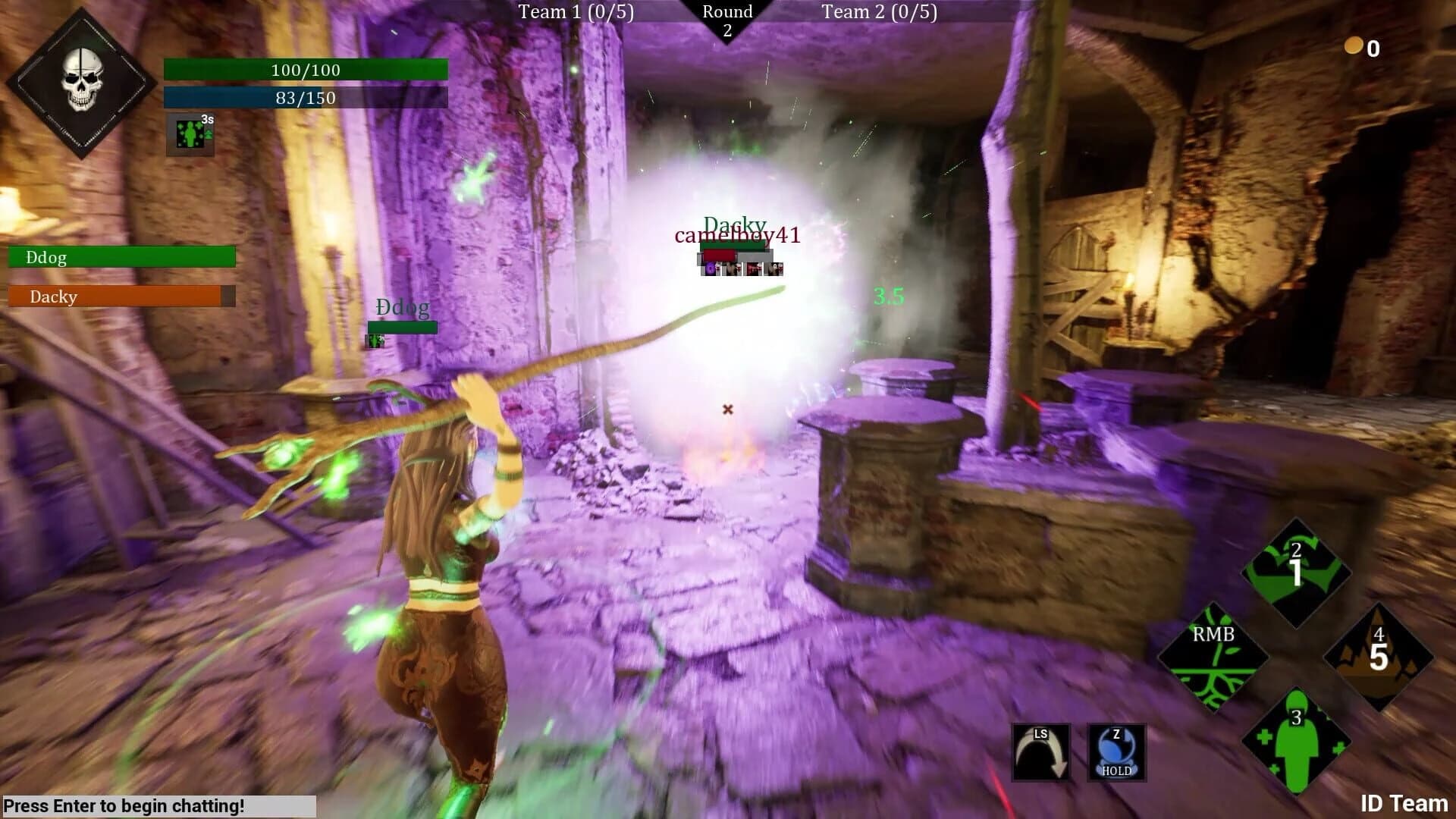The height and width of the screenshot is (819, 1456).
Task: Open Ddog's nameplate above their character
Action: point(402,308)
